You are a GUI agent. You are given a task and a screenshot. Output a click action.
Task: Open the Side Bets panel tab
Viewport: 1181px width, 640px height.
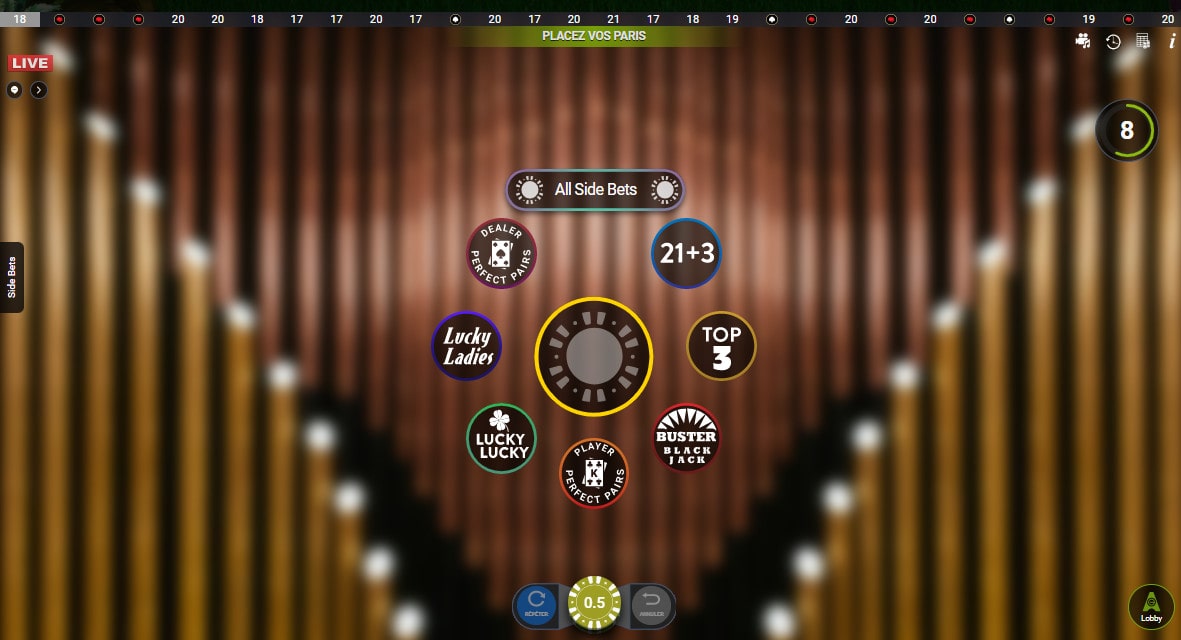click(x=12, y=277)
